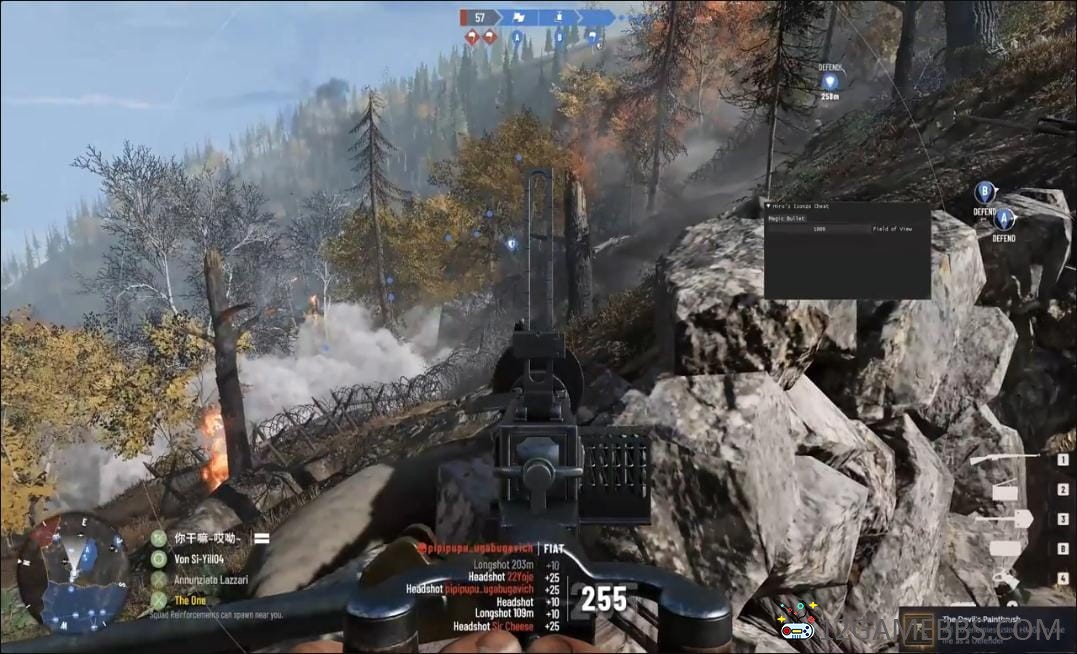
Task: Choose the shovel in weapon slot 3
Action: 1004,518
